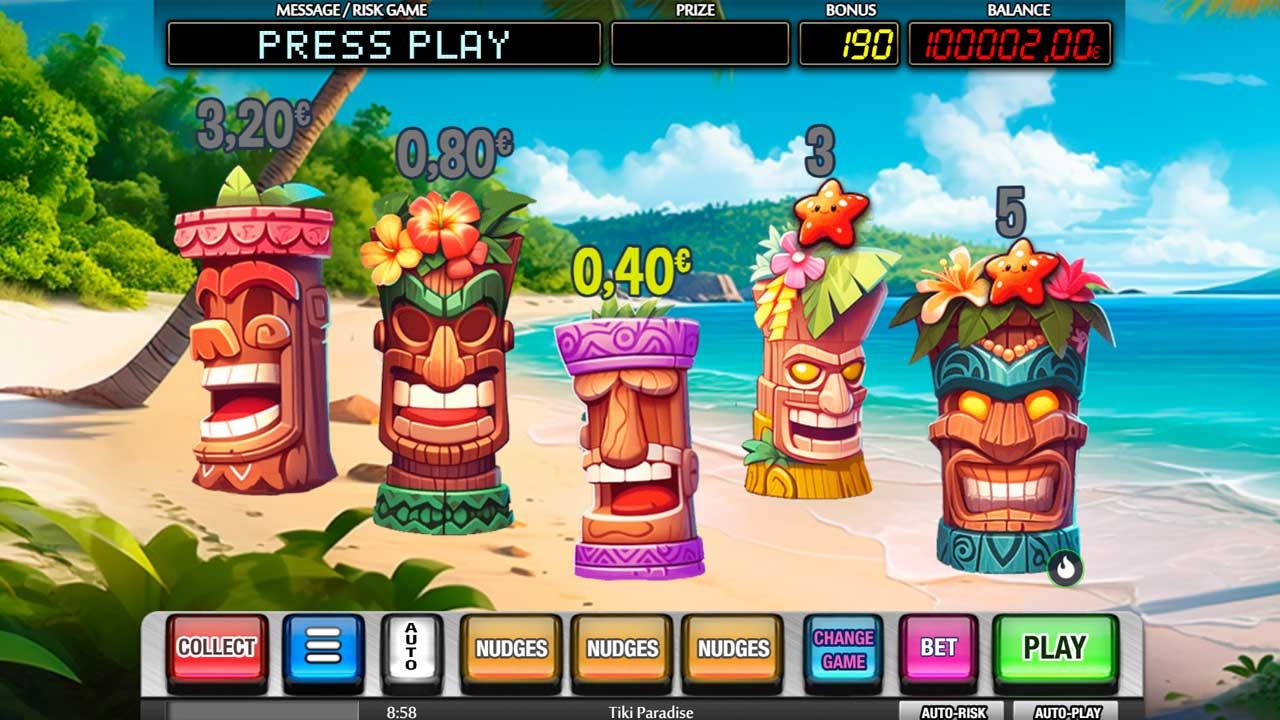Screen dimensions: 1280x720
Task: Click the BALANCE display showing 100002,00€
Action: click(x=1013, y=42)
